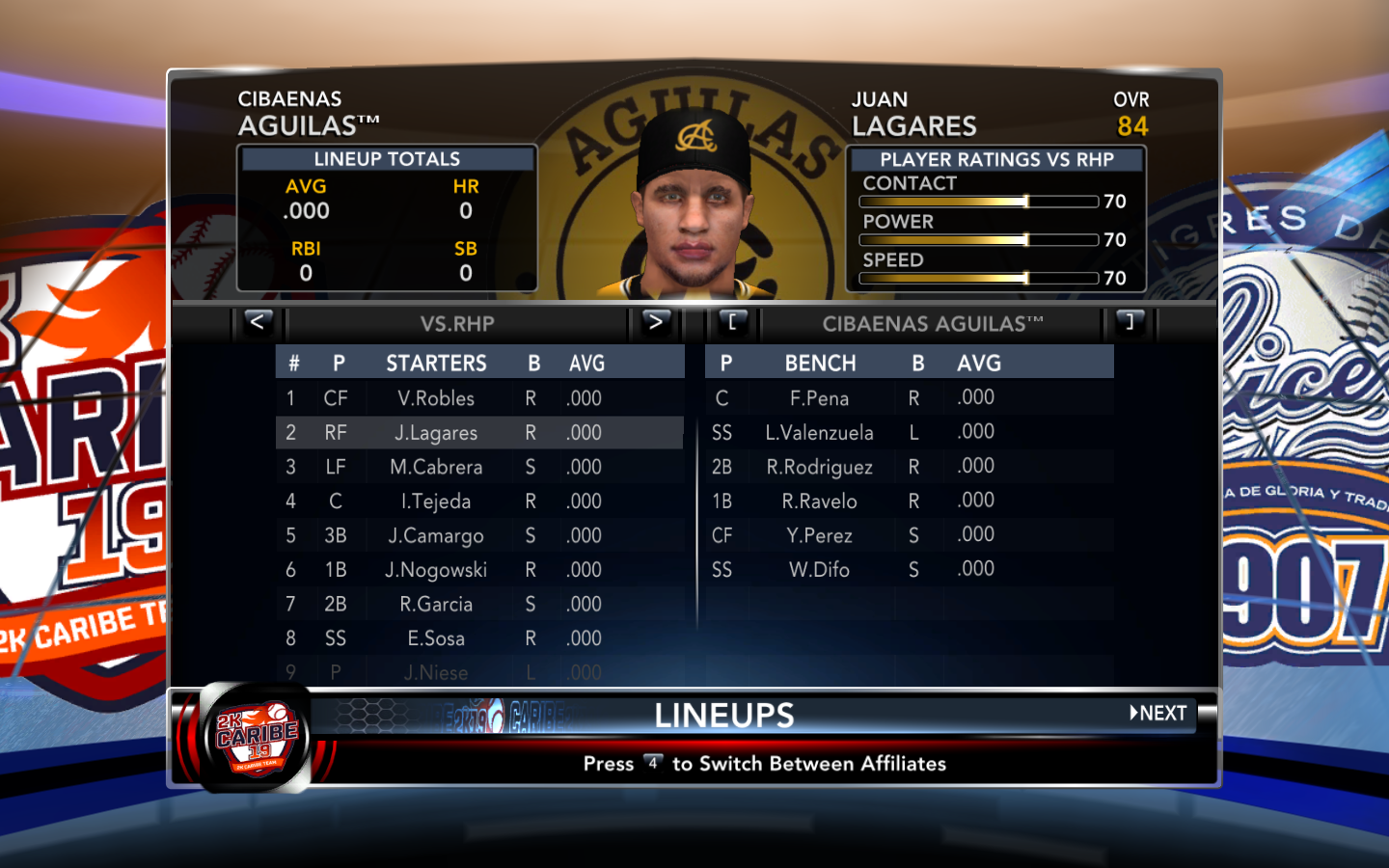
Task: Choose J.Nogowski at first base
Action: pos(436,570)
